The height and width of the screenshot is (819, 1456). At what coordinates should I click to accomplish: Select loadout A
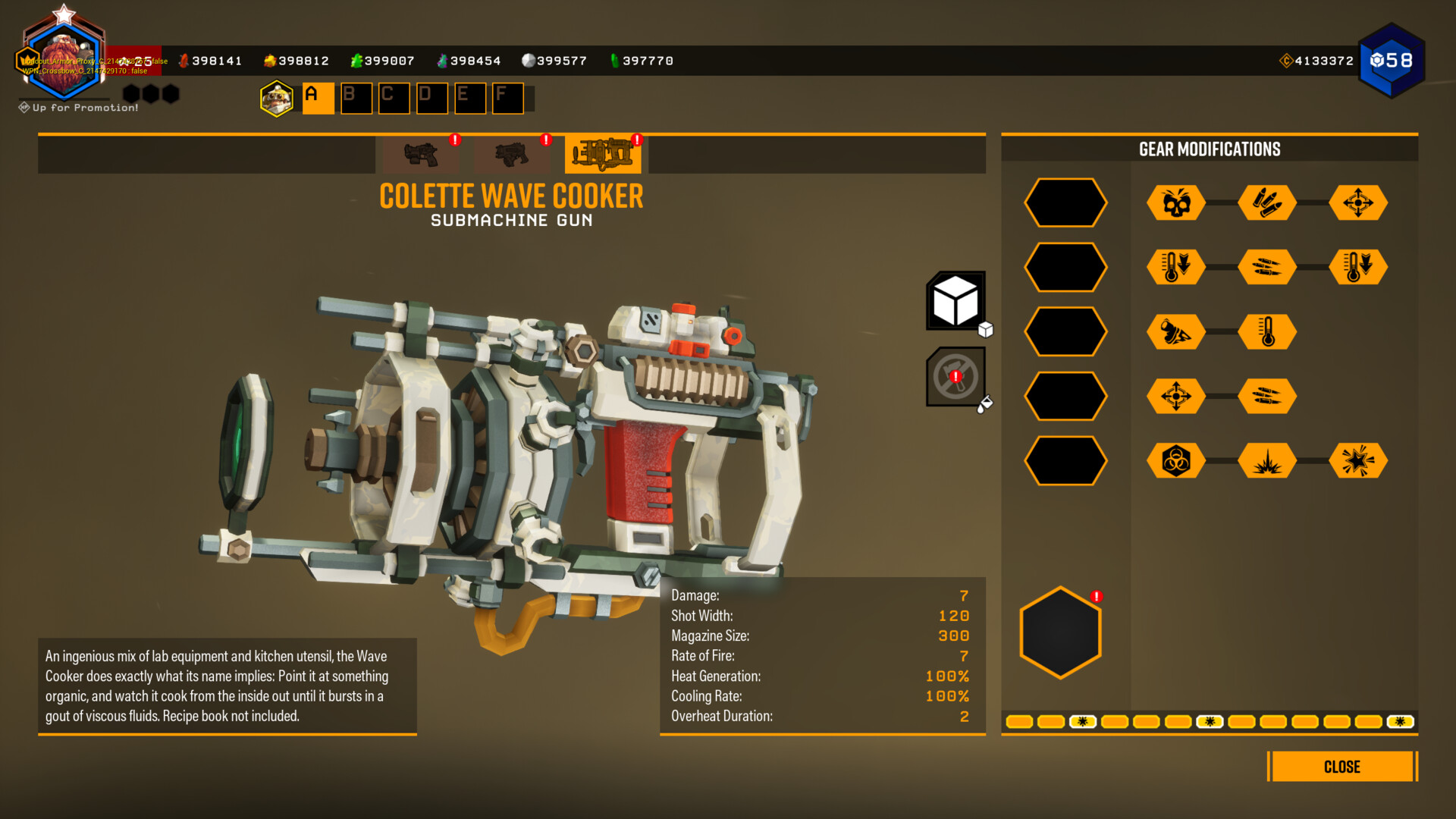point(318,98)
